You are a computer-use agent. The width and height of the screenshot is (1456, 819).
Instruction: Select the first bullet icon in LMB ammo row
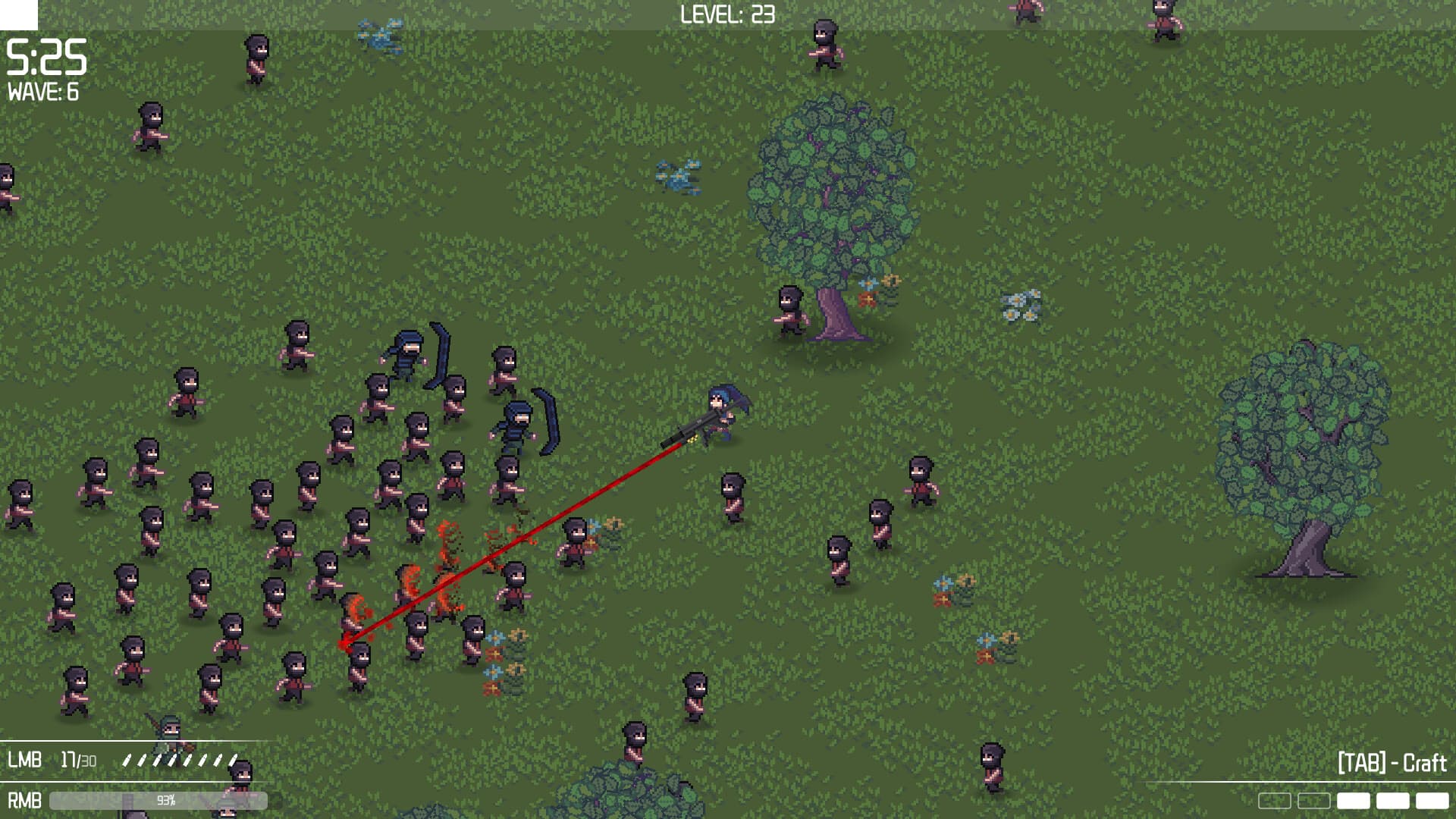click(x=127, y=760)
